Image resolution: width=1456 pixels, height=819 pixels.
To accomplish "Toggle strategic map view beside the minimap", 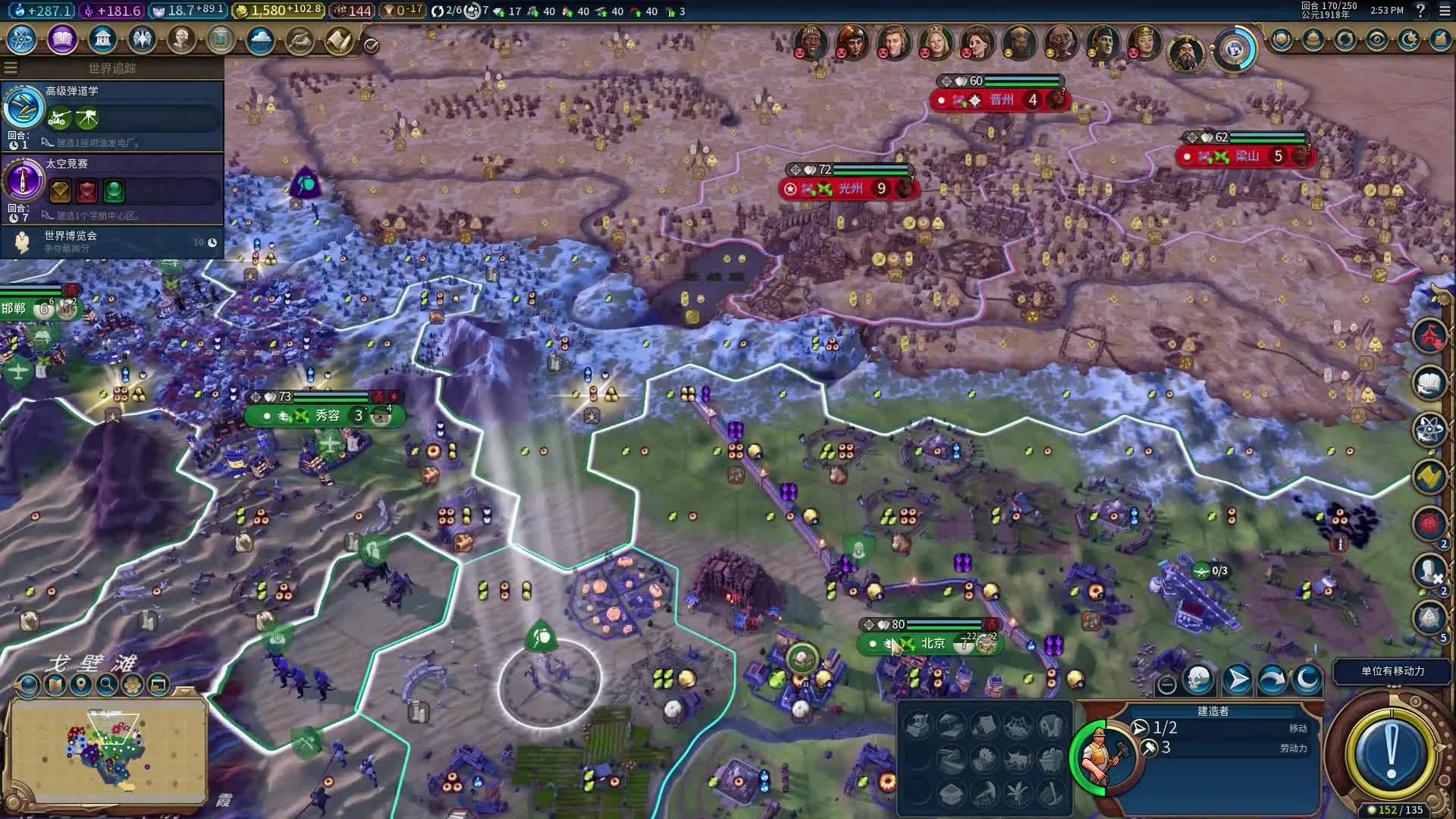I will click(28, 685).
